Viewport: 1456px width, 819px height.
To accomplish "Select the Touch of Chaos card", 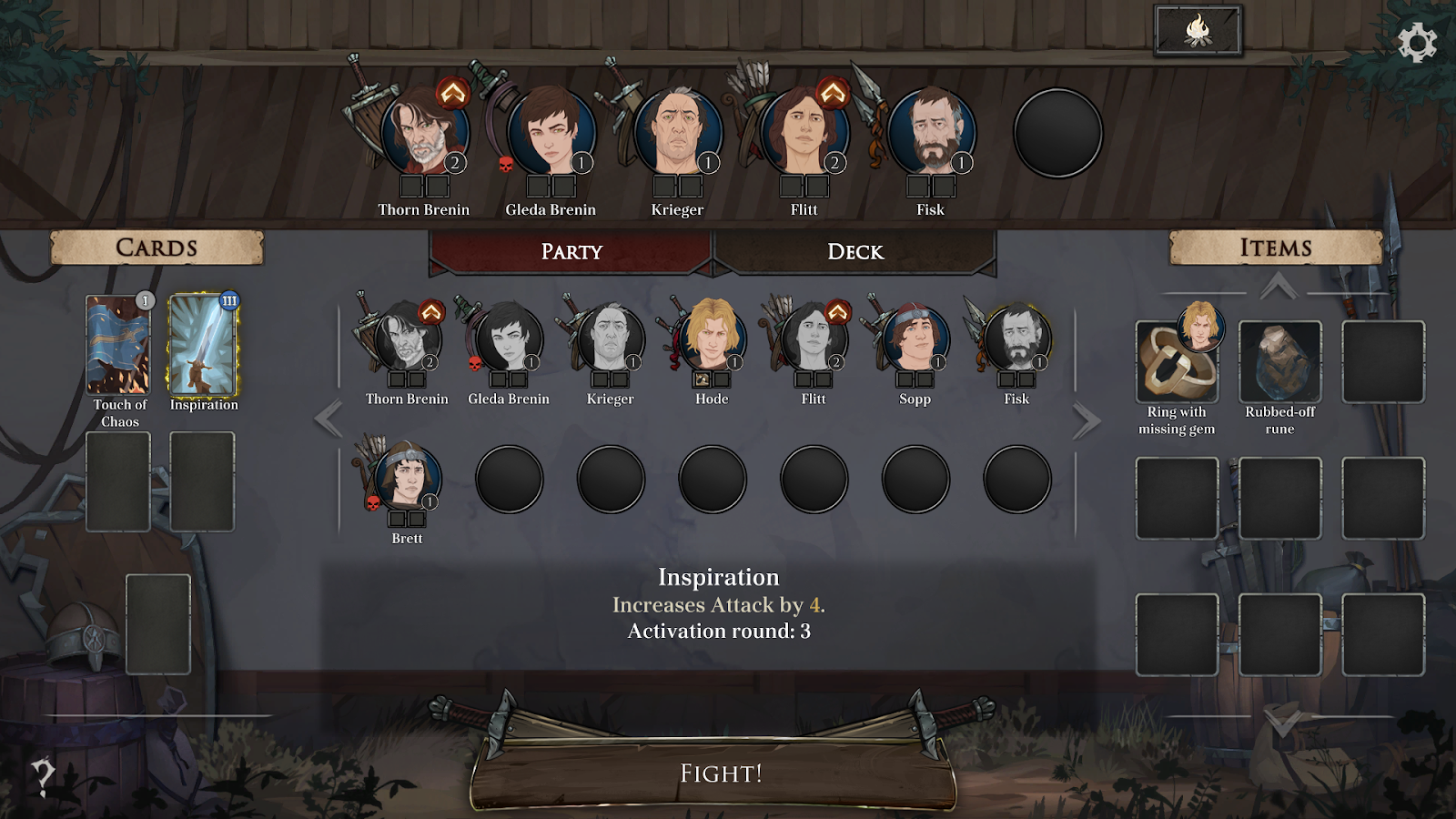I will [118, 345].
